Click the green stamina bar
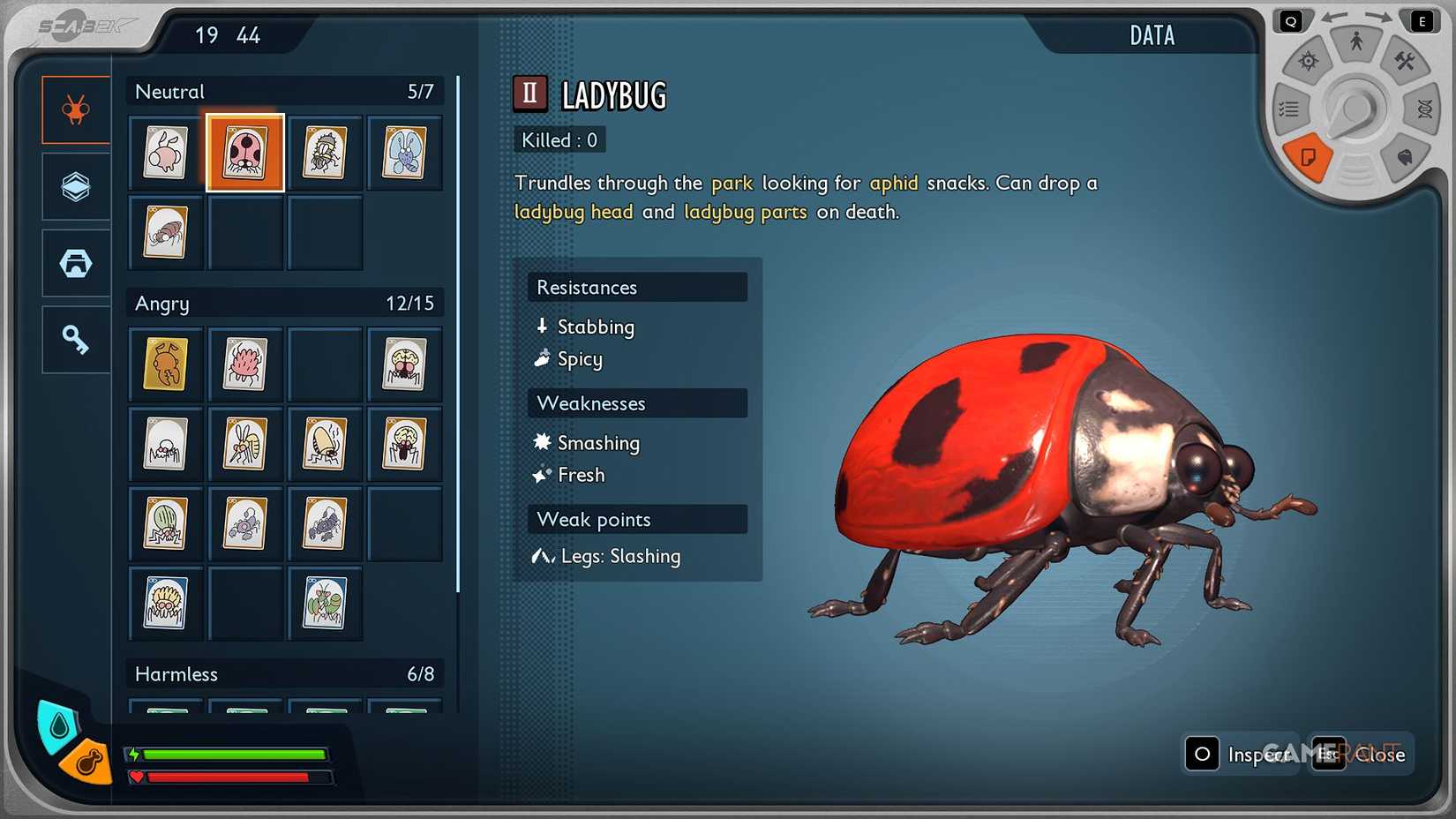 pos(234,755)
